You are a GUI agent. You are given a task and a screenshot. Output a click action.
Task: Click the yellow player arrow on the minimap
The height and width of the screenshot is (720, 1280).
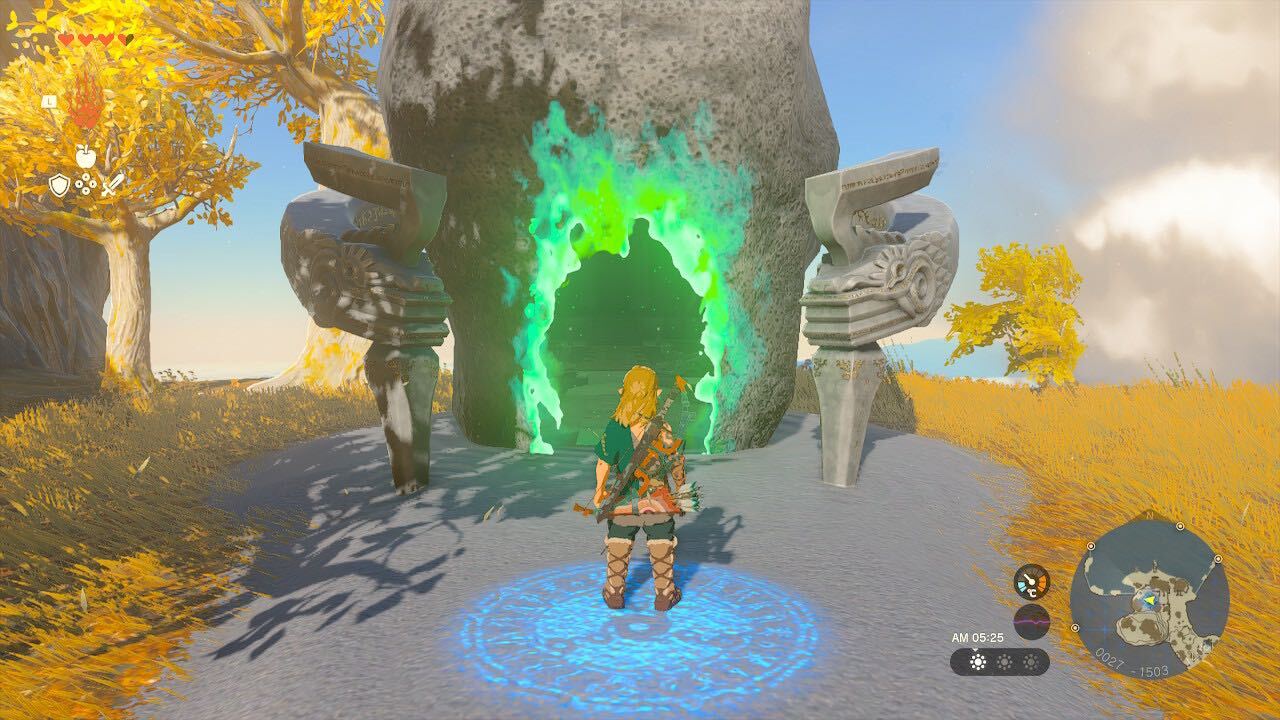(1151, 600)
